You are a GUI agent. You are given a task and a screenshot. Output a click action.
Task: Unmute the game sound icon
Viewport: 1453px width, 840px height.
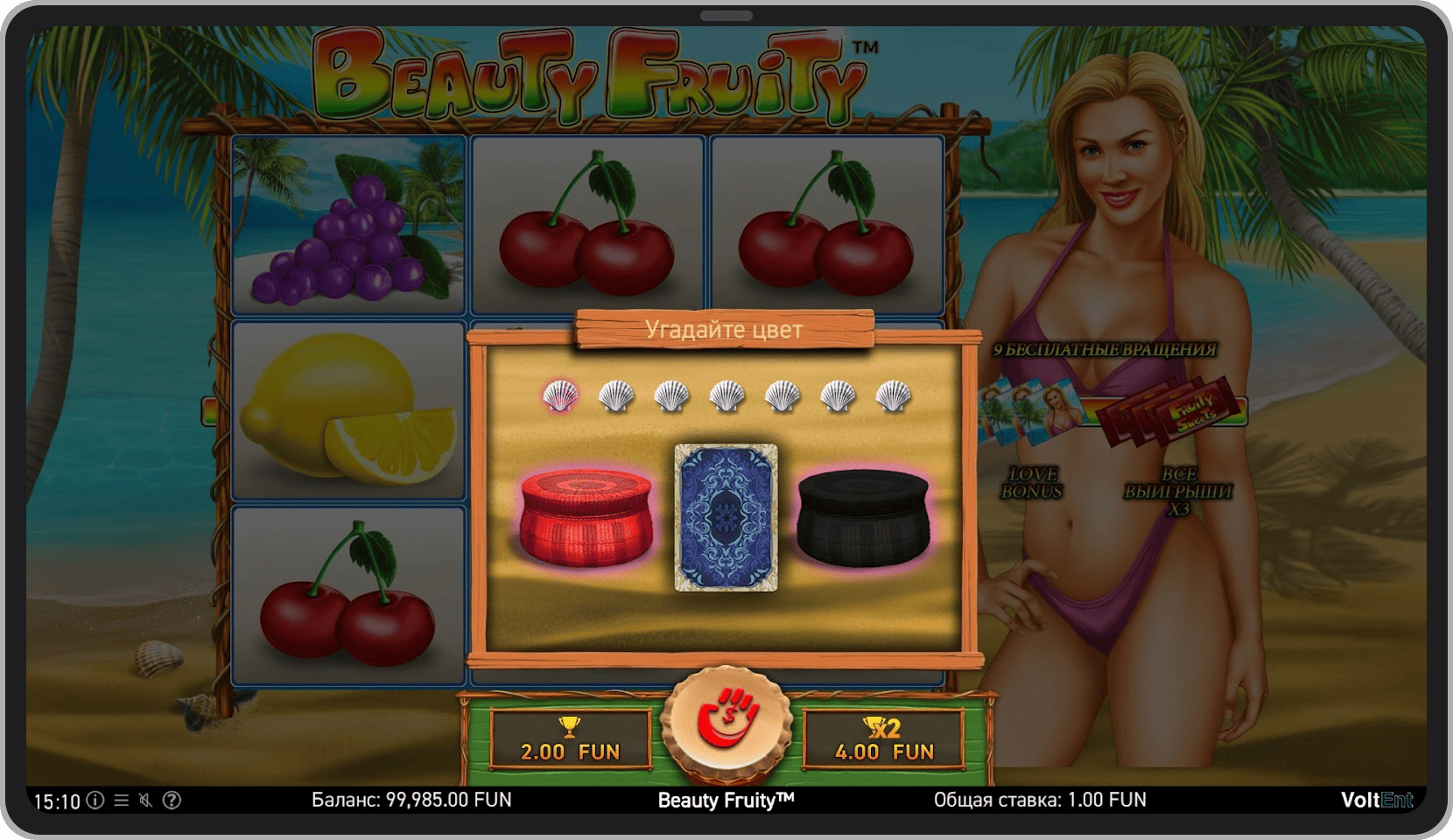(147, 800)
